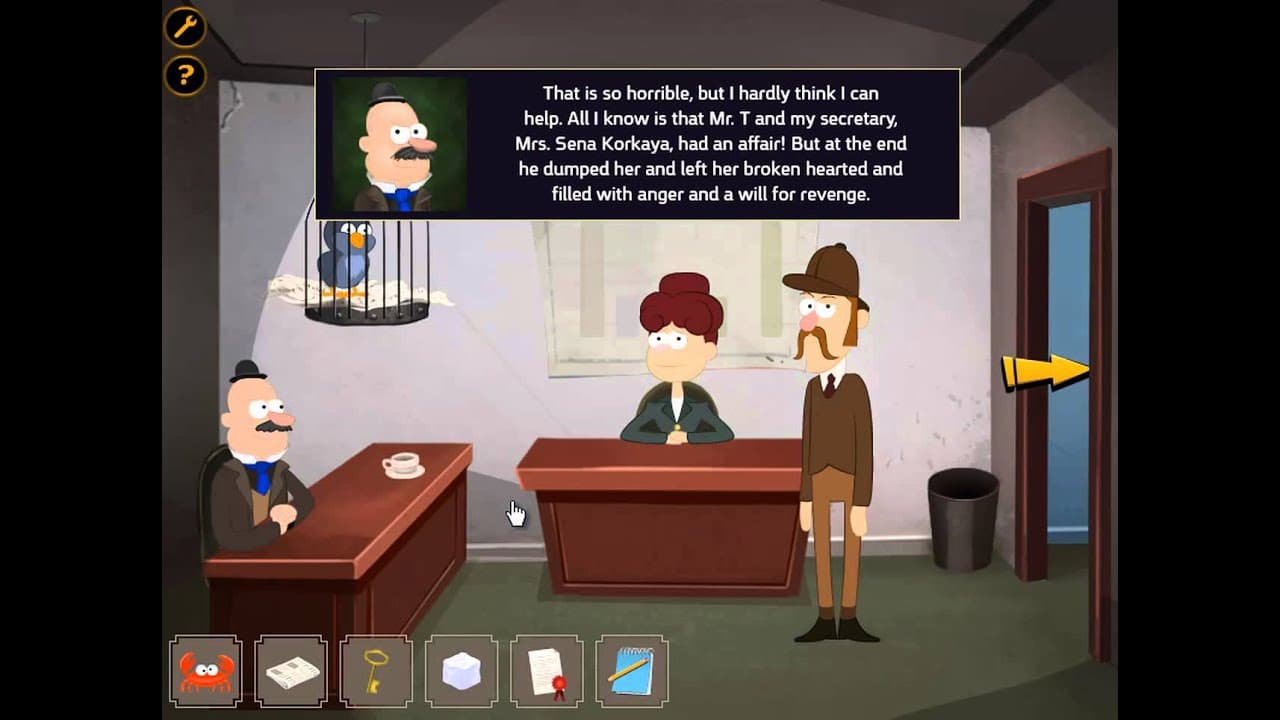Screen dimensions: 1280x720
Task: Open help via the question mark icon
Action: pos(184,74)
